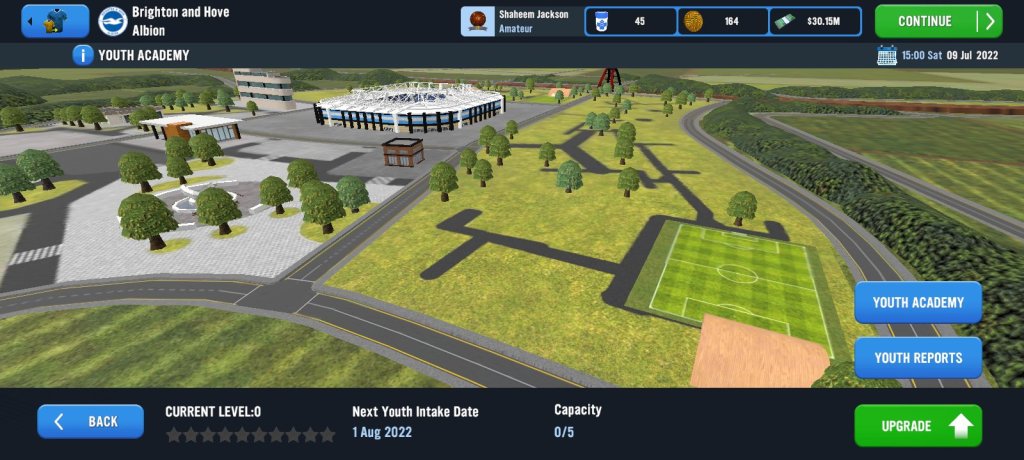Screen dimensions: 1024x460
Task: Open the blue shirt menu button
Action: coord(55,21)
